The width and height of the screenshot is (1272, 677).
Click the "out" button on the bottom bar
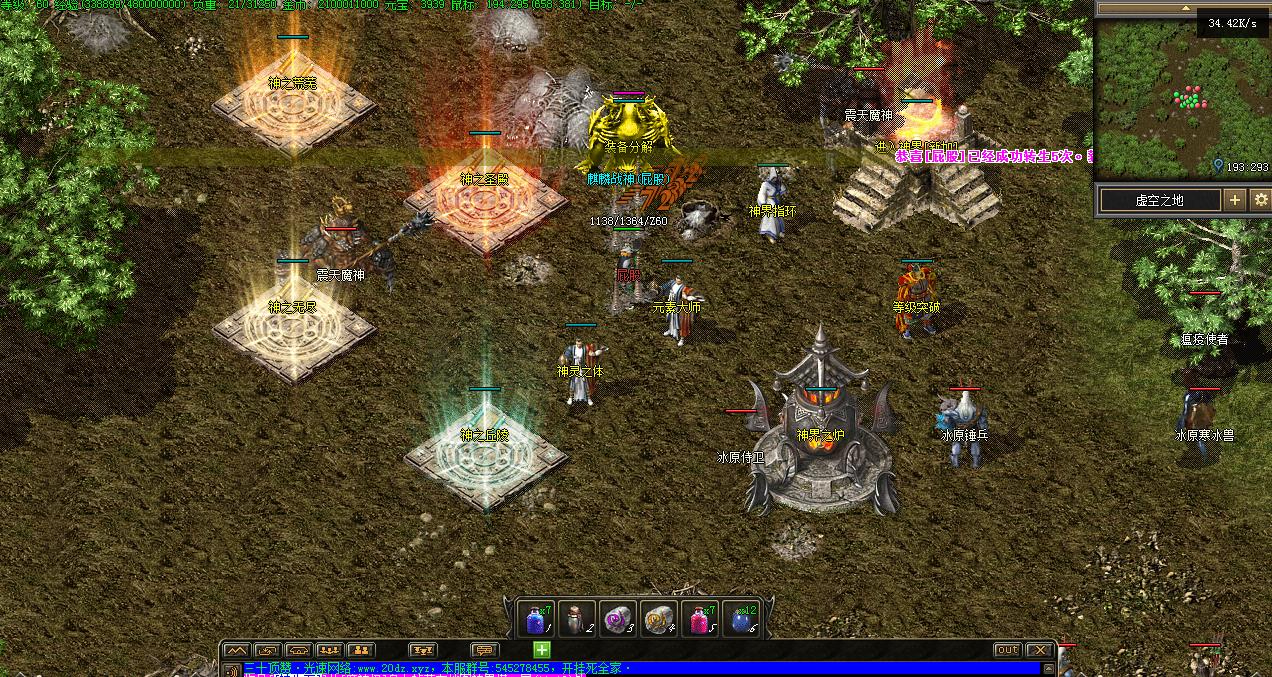(1007, 650)
